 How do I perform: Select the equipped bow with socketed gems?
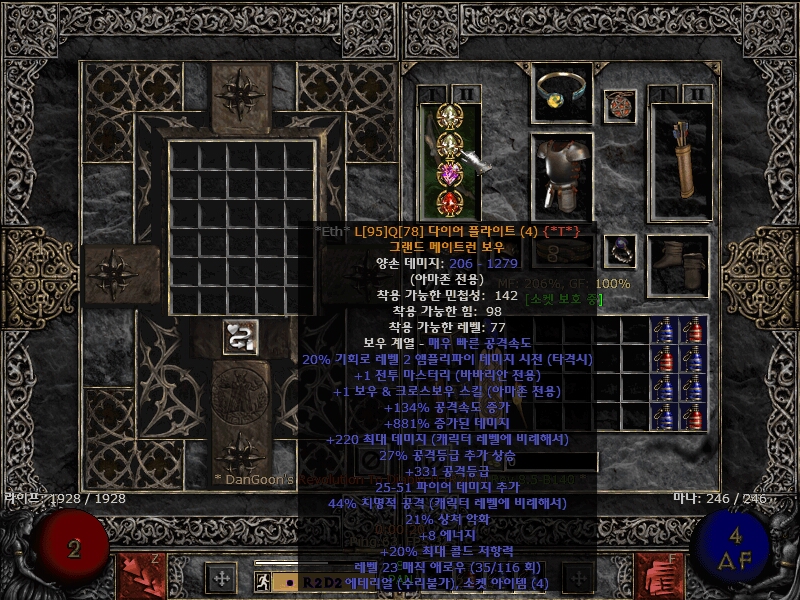449,160
